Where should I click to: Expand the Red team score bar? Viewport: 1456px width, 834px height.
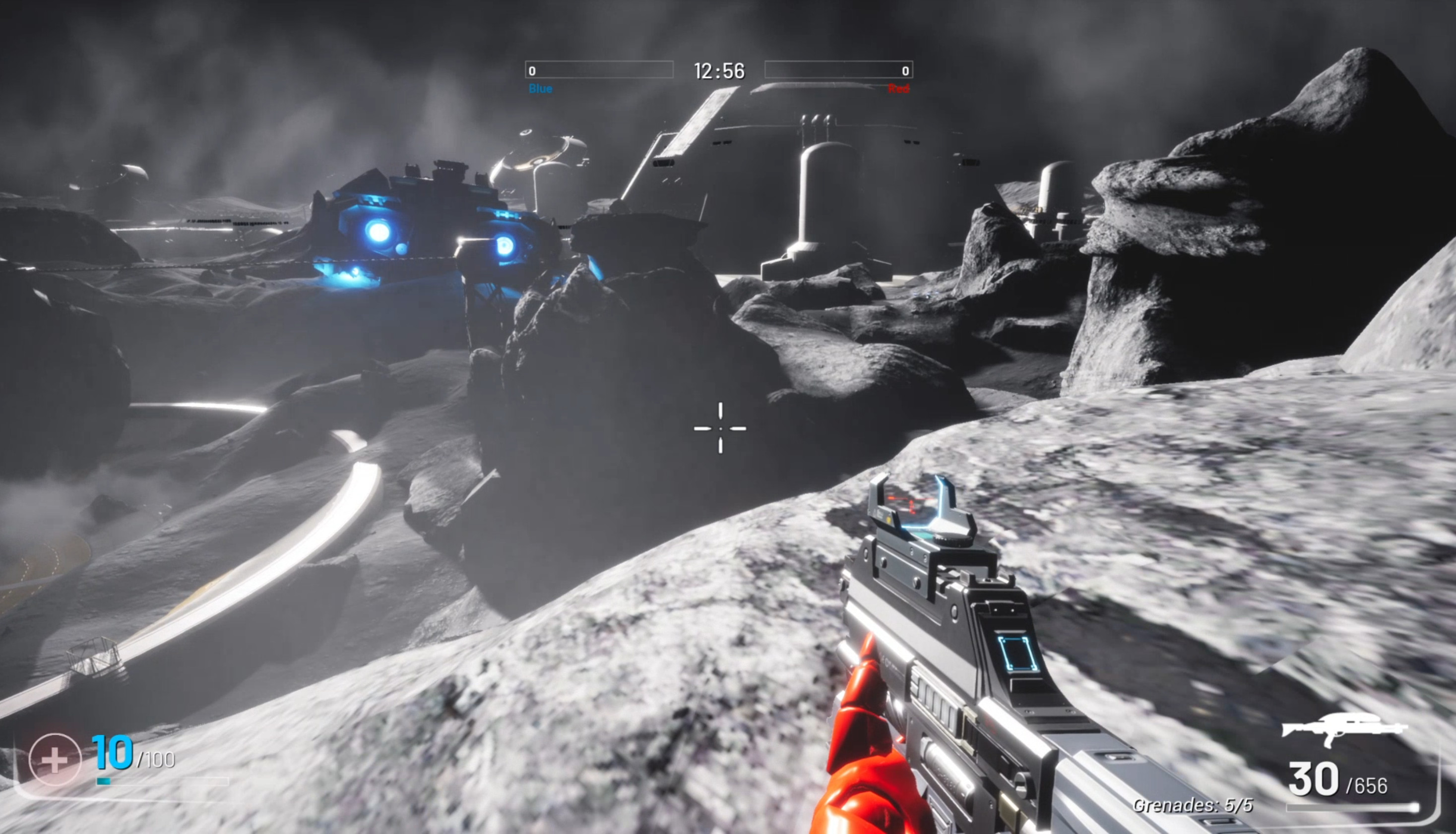pos(839,70)
